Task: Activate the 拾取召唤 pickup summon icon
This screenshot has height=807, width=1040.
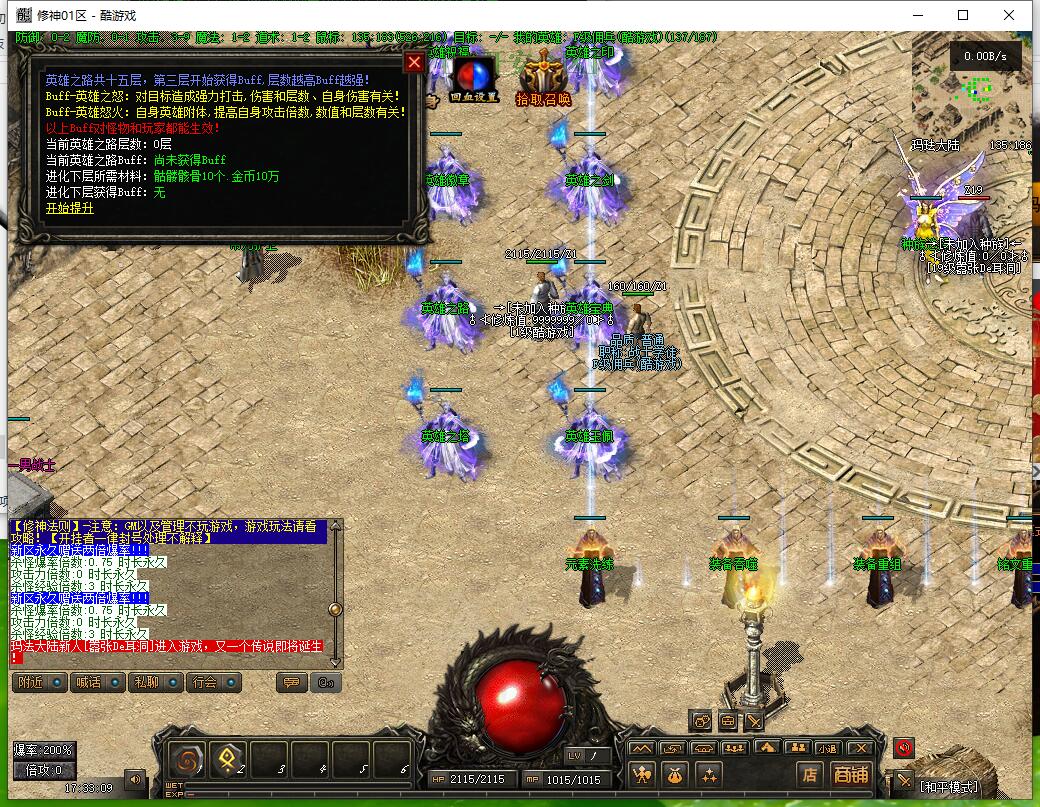Action: pyautogui.click(x=543, y=78)
